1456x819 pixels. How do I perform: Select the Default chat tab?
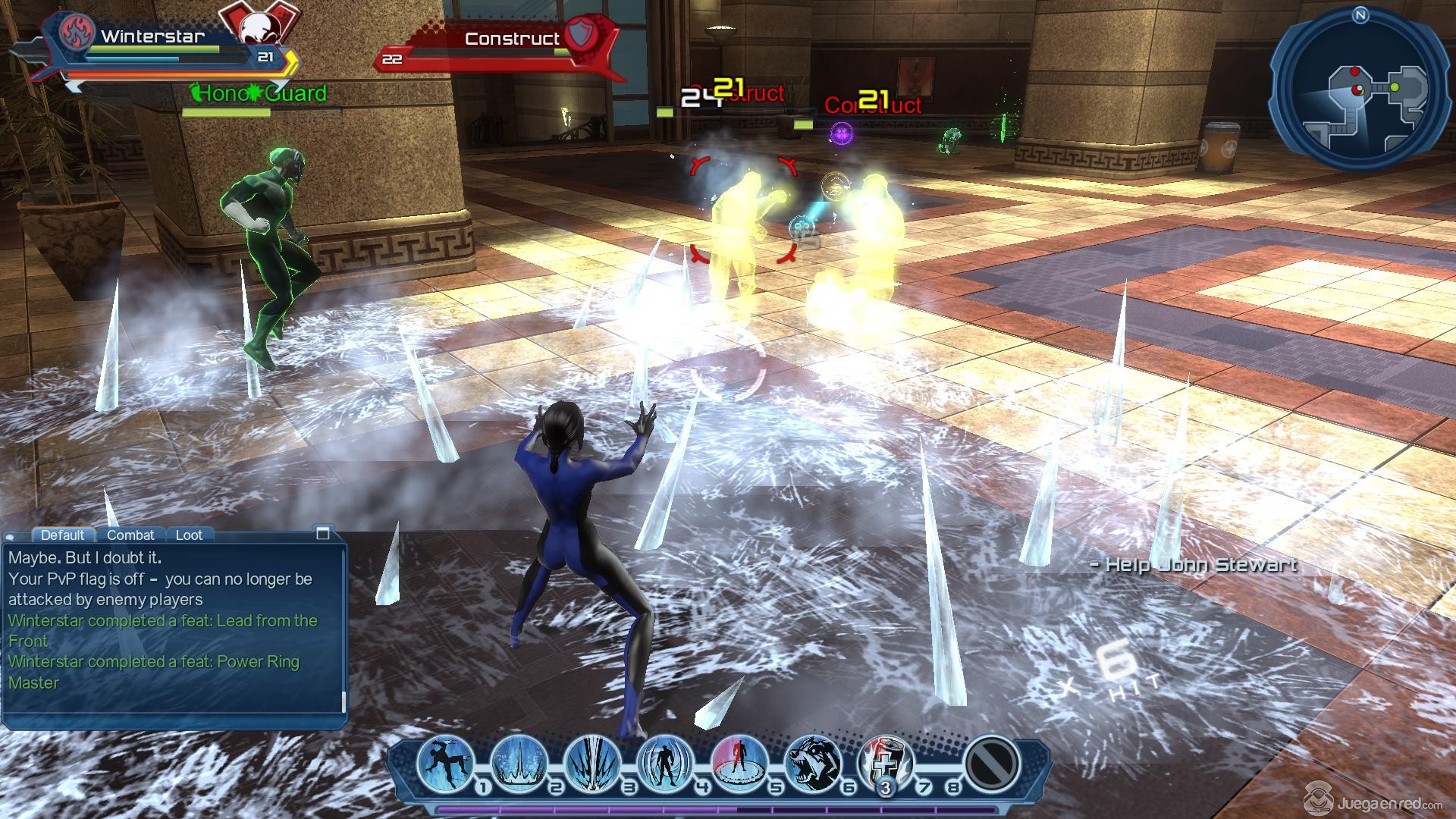(x=62, y=535)
